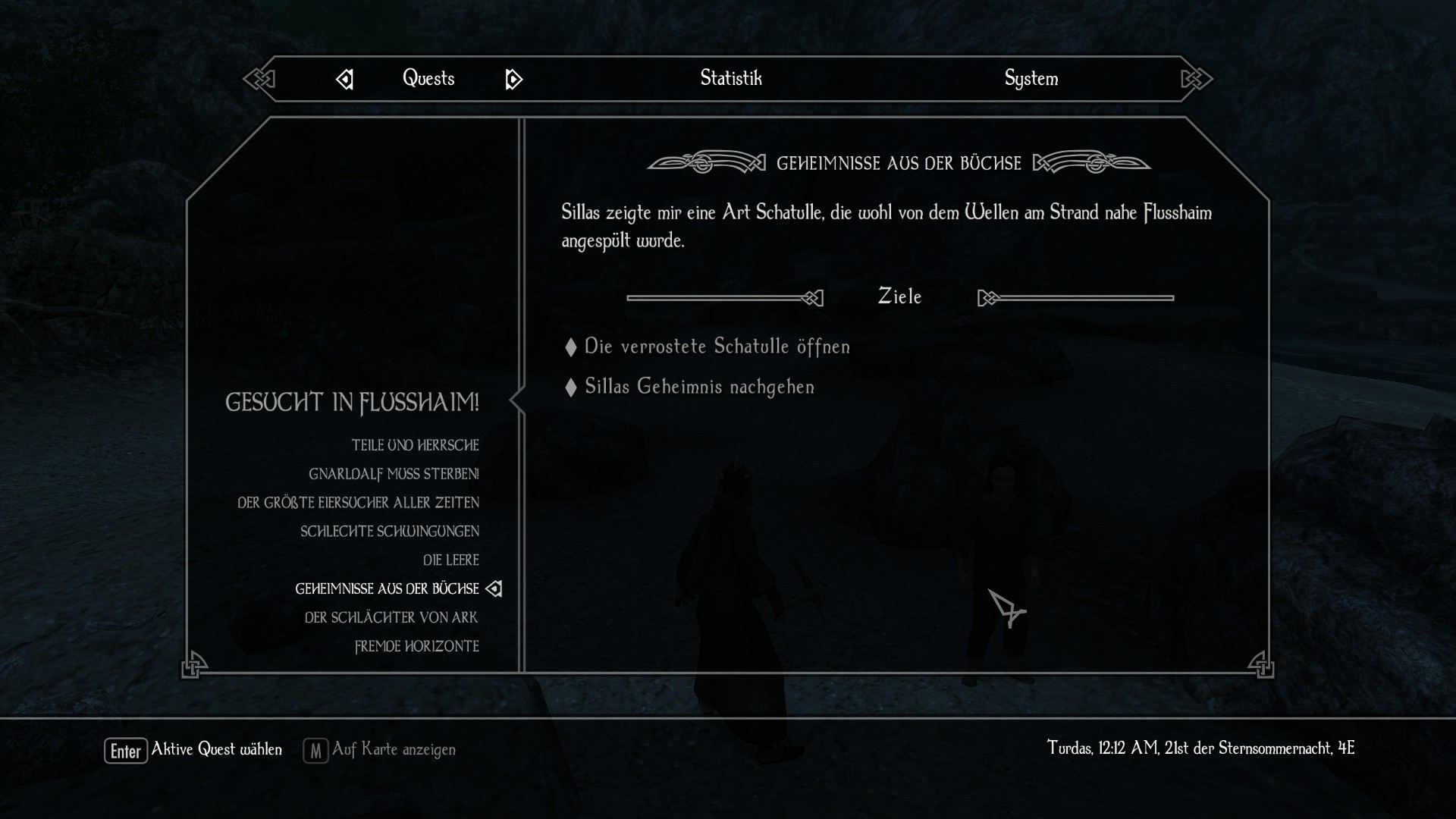
Task: Click the left arrow beside Quests
Action: 345,79
